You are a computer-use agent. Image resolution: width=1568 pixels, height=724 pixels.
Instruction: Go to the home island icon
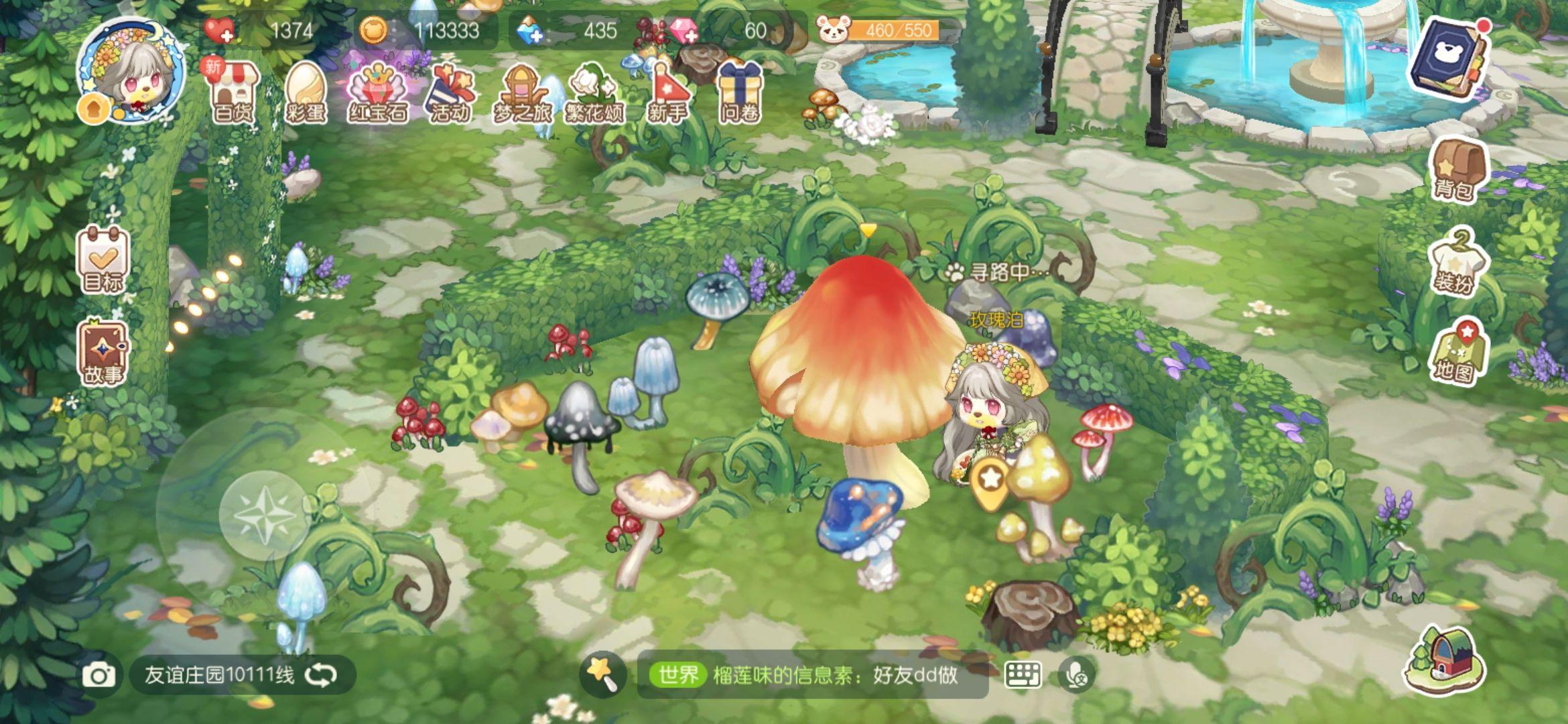(x=1444, y=660)
